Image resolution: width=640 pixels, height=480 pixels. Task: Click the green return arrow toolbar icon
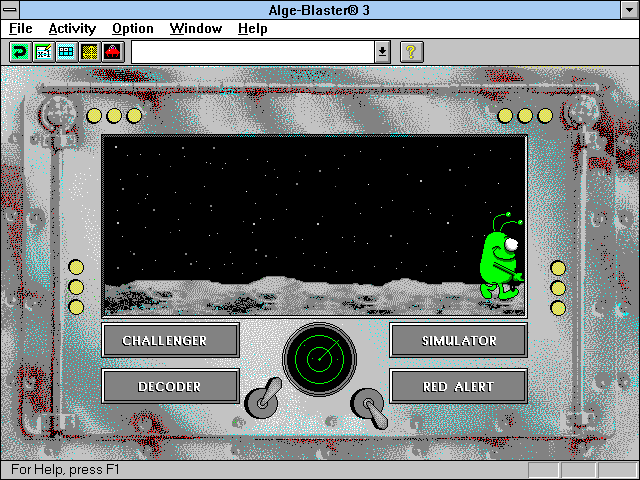[x=20, y=52]
